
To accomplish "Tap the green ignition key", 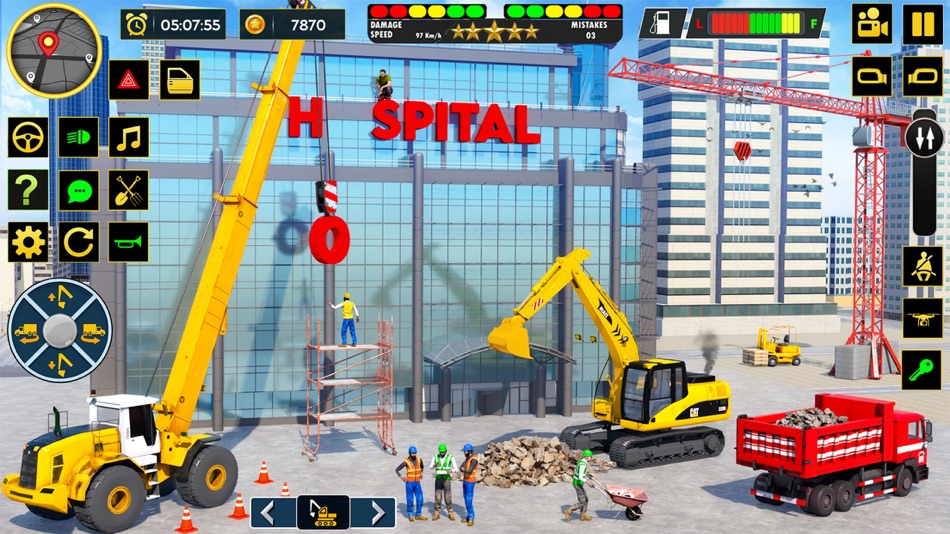I will pos(922,370).
